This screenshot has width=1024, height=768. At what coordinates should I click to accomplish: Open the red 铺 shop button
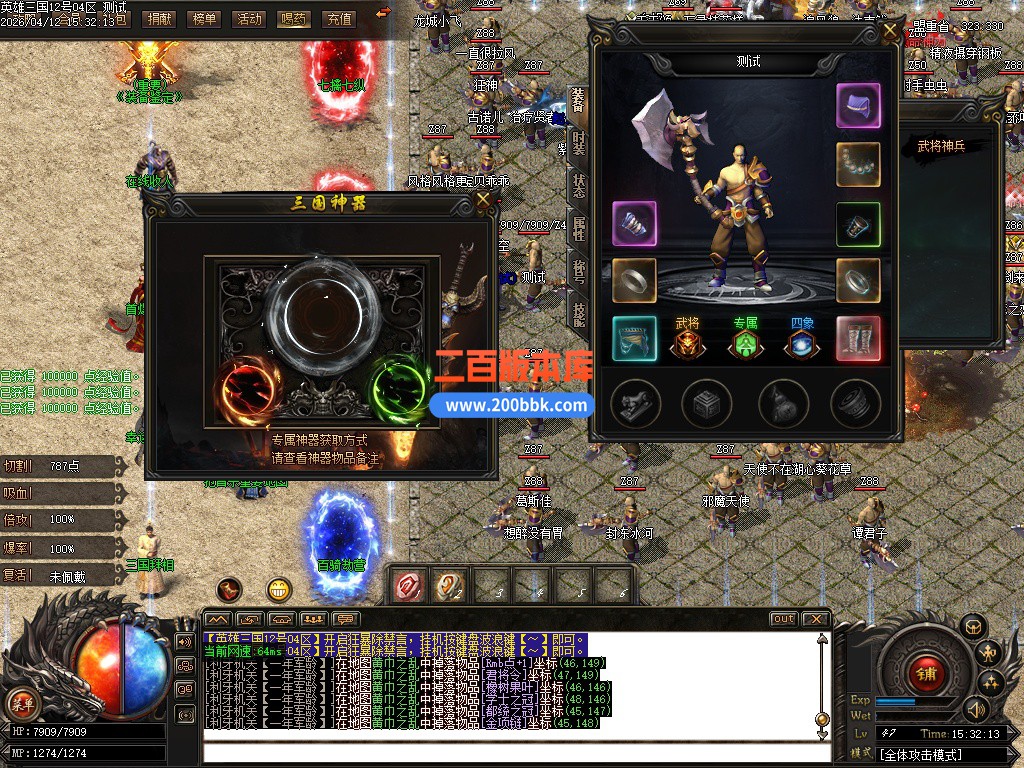(x=926, y=673)
